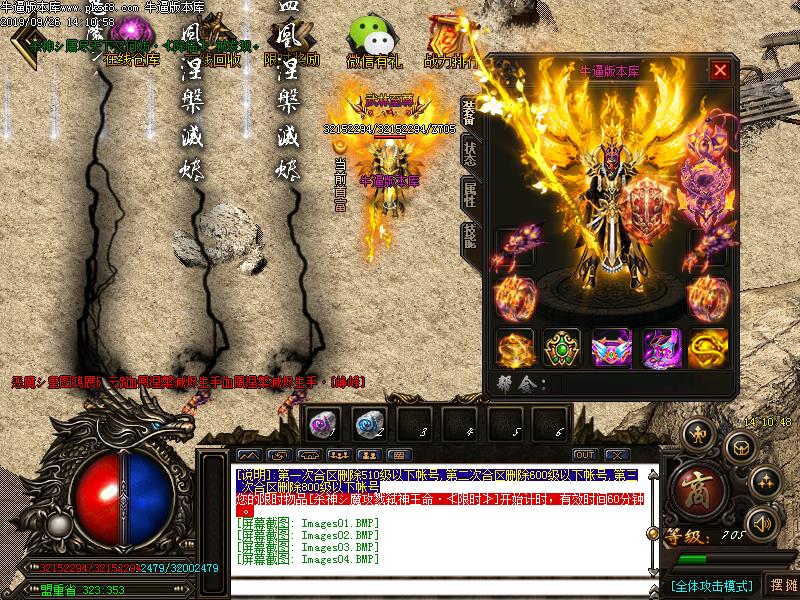This screenshot has height=600, width=800.
Task: Switch to the 属性 attributes tab
Action: point(469,194)
